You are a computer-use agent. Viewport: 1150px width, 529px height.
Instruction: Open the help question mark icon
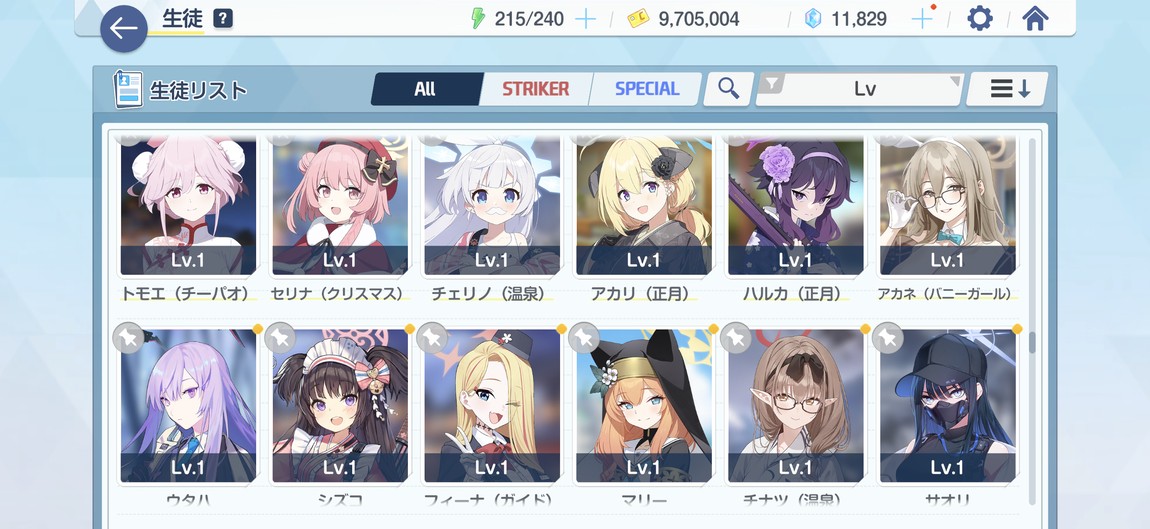(223, 19)
